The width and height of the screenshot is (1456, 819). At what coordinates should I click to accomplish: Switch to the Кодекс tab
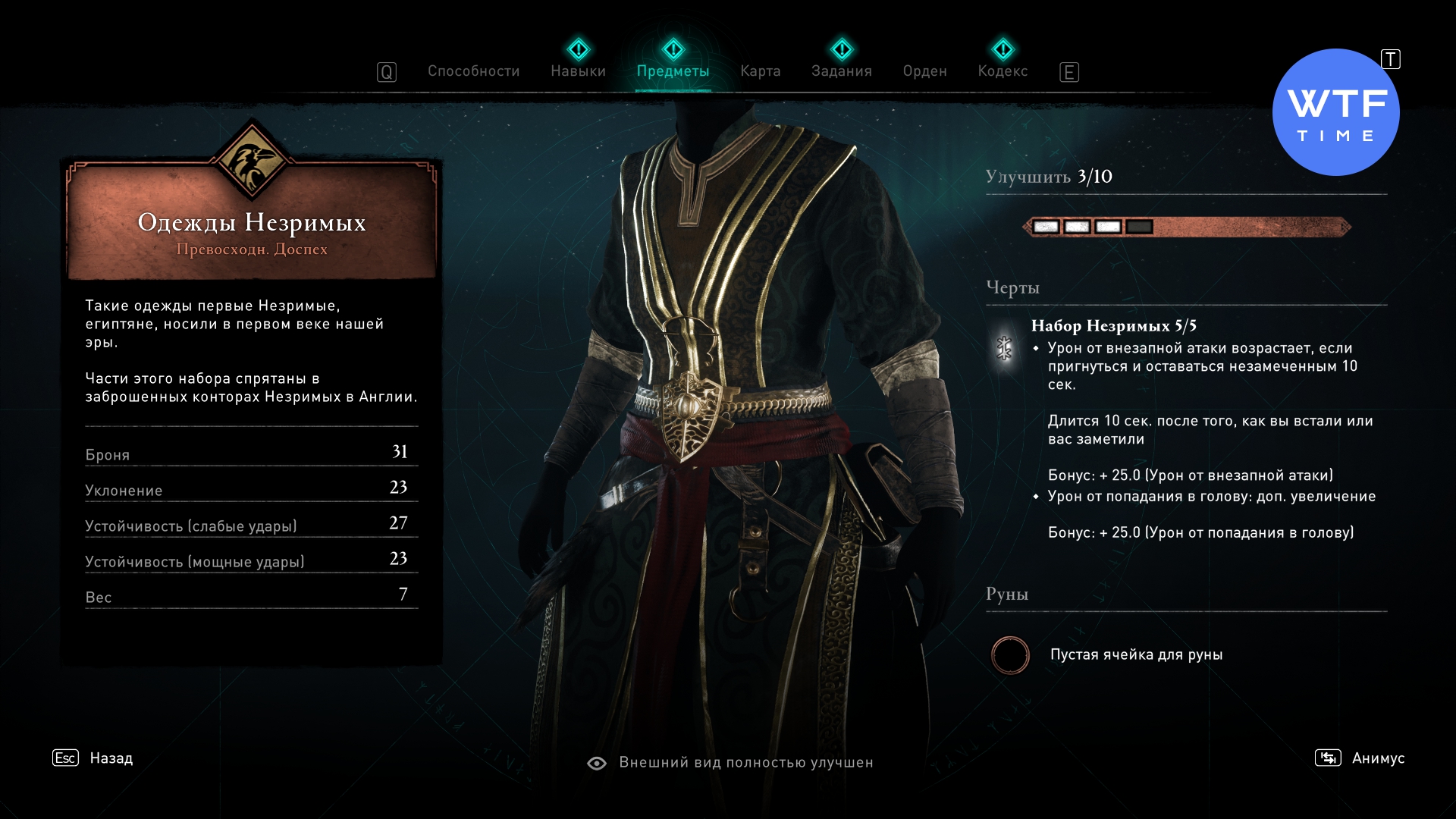(x=1003, y=71)
